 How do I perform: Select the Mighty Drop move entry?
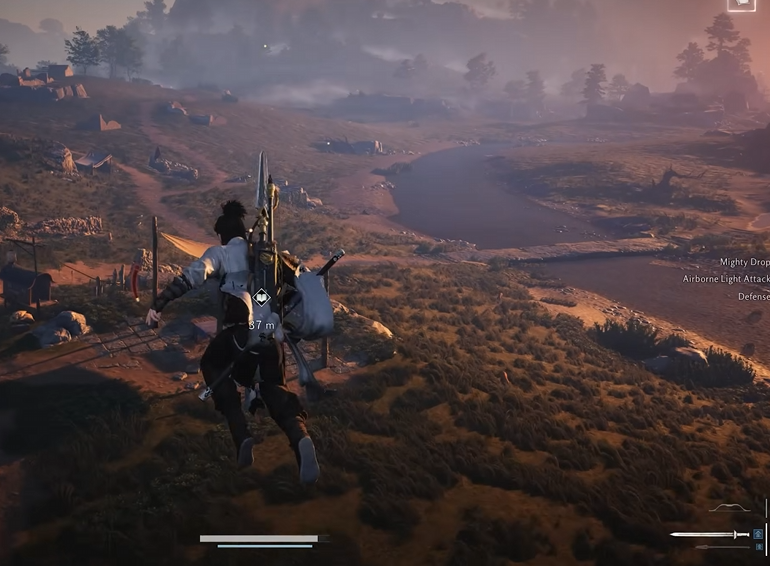(x=743, y=262)
